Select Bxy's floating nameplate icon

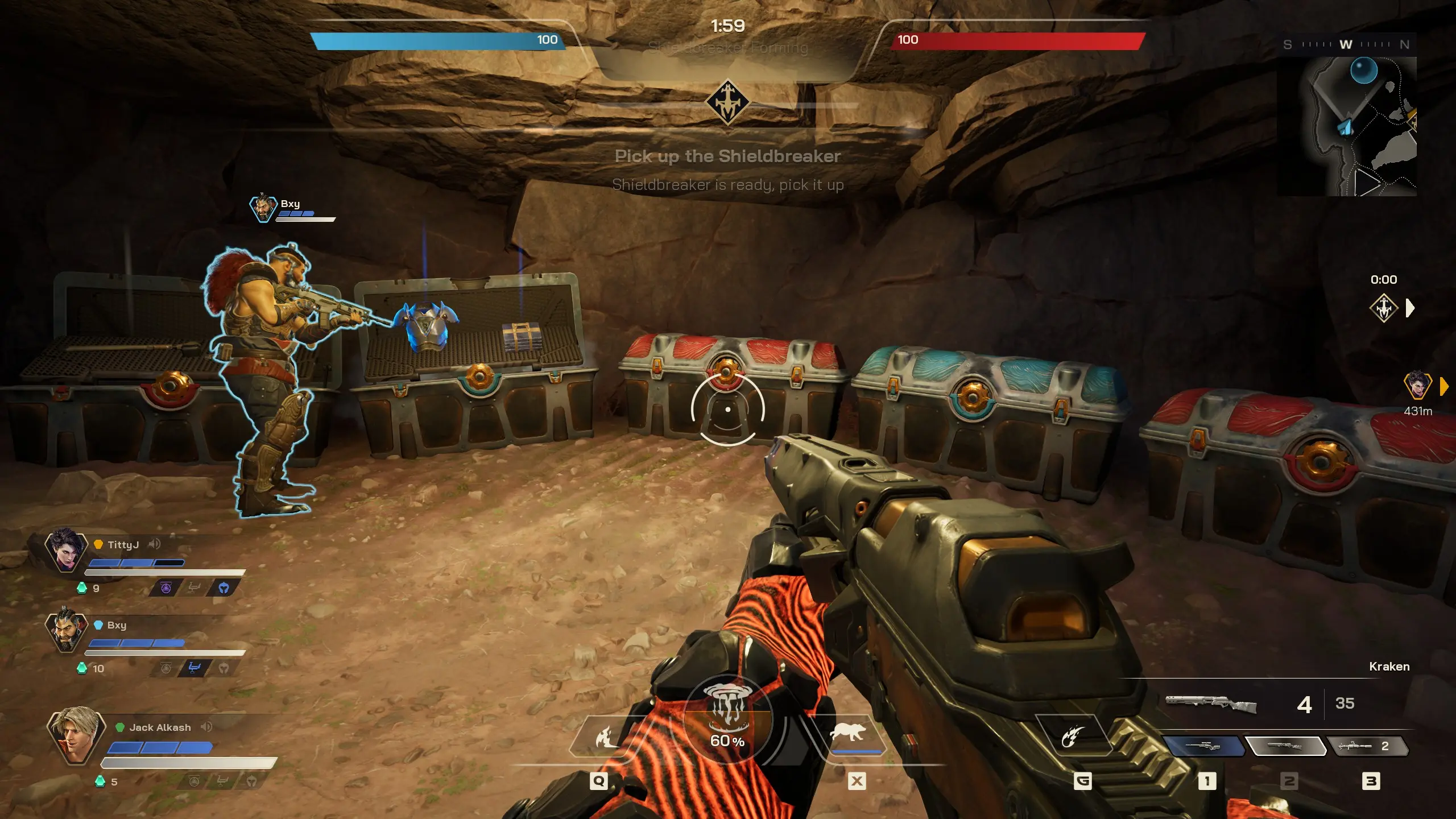point(263,208)
